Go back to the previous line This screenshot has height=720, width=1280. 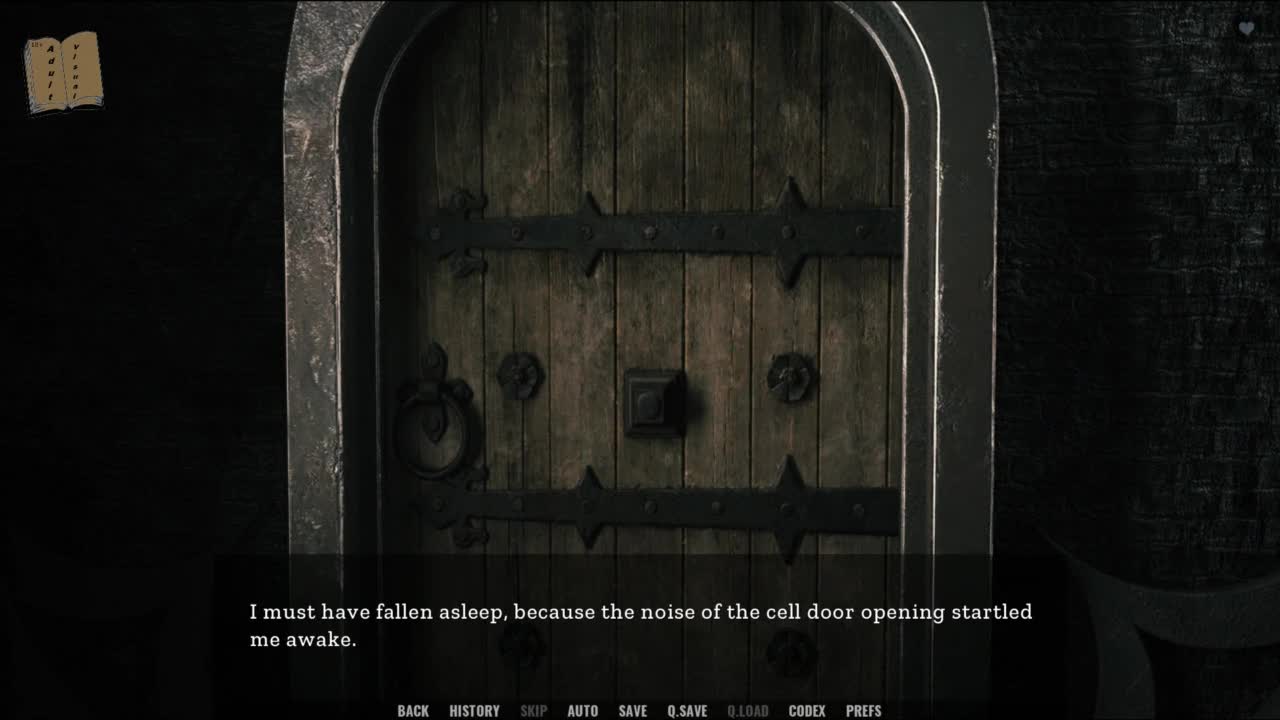[413, 711]
